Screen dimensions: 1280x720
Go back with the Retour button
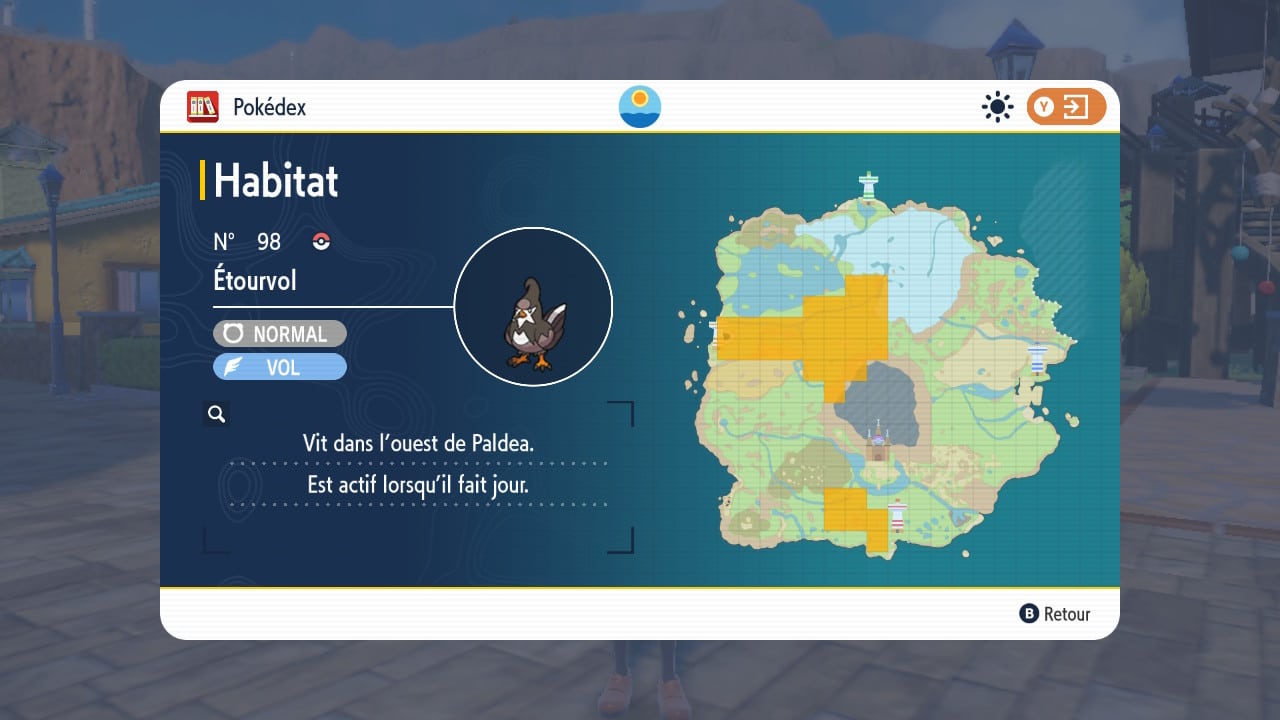[1055, 614]
